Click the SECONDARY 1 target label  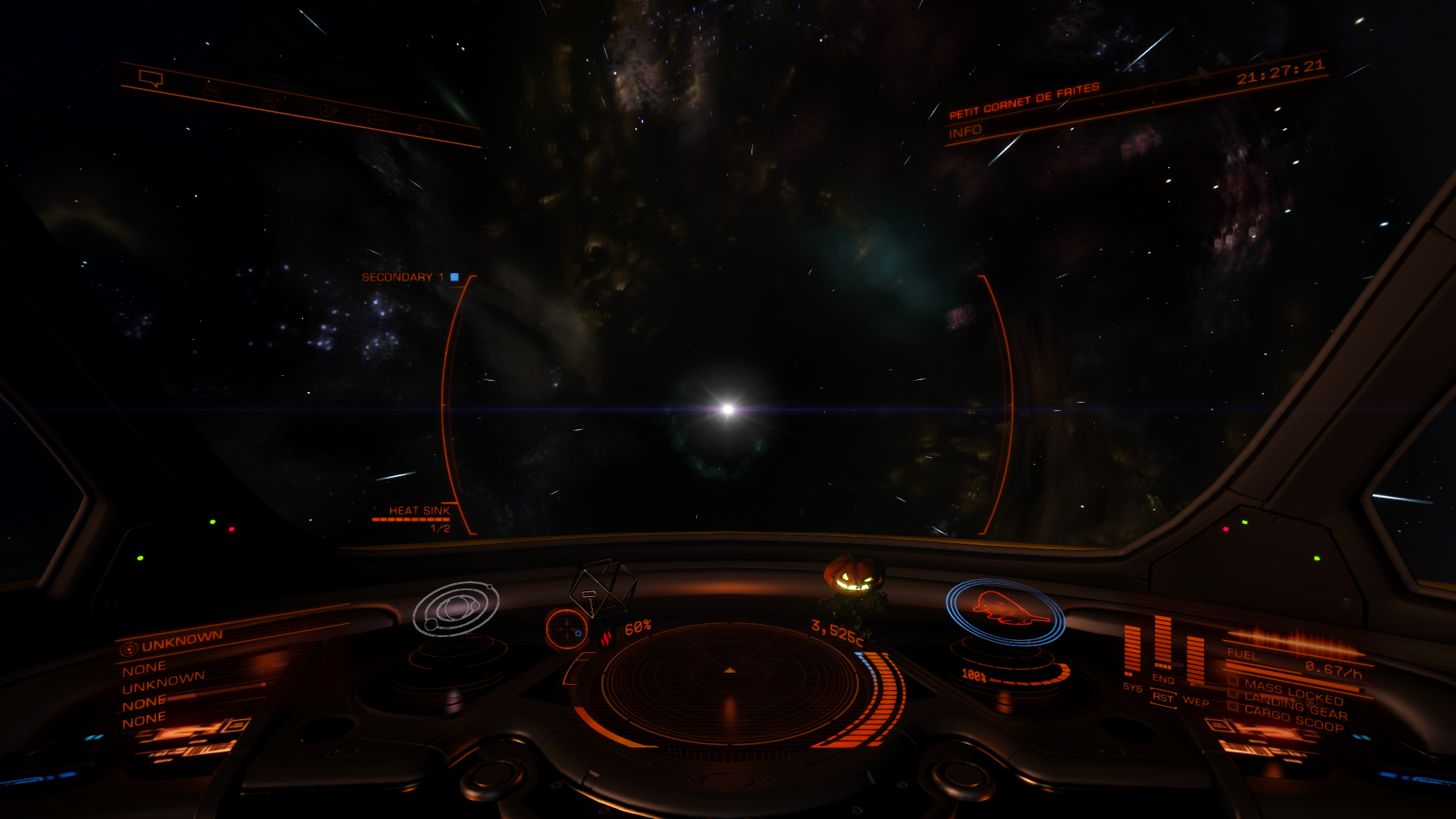[402, 278]
